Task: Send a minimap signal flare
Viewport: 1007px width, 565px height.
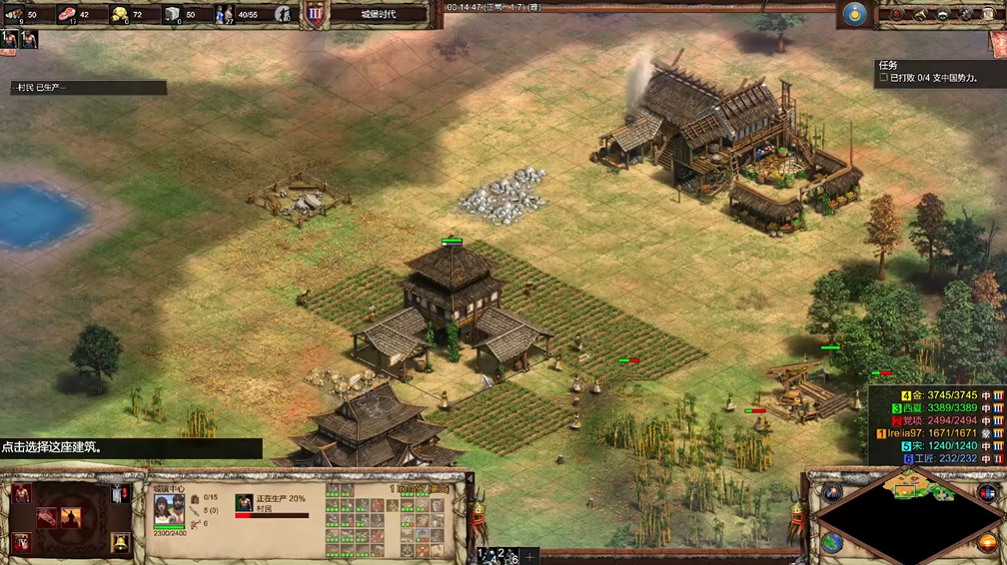Action: pos(831,492)
